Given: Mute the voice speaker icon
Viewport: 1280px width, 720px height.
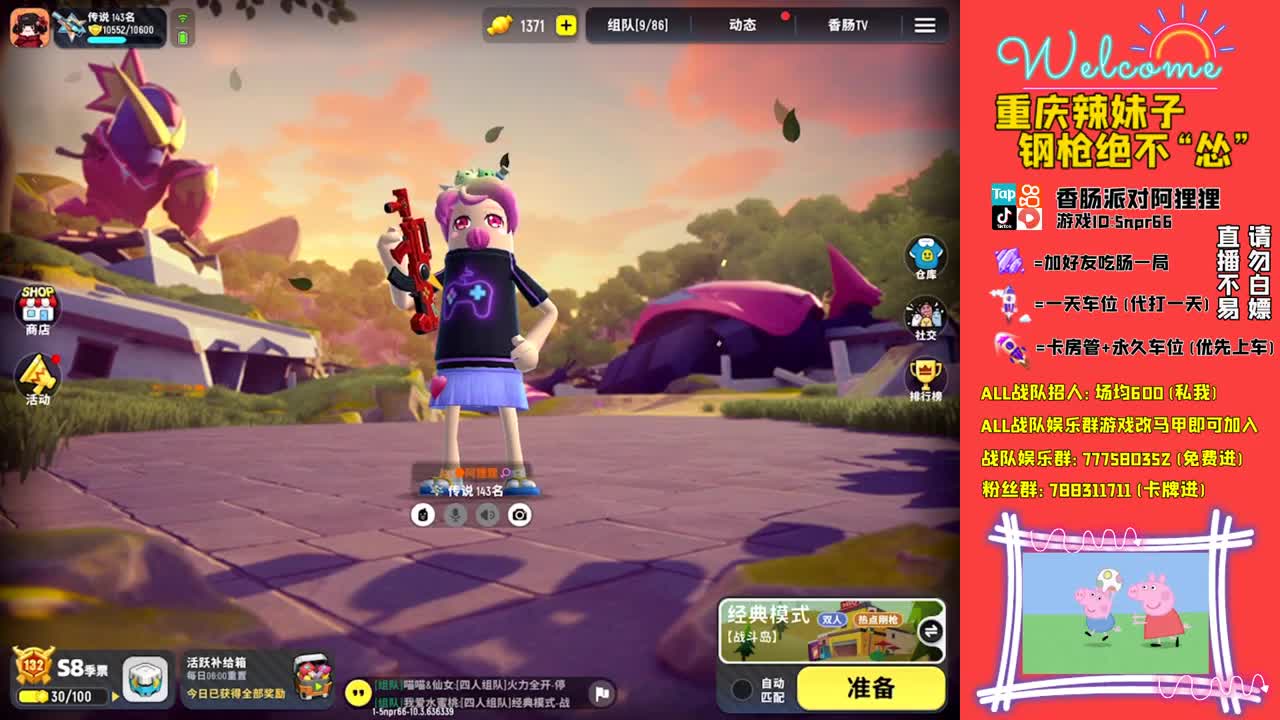Looking at the screenshot, I should pos(487,514).
